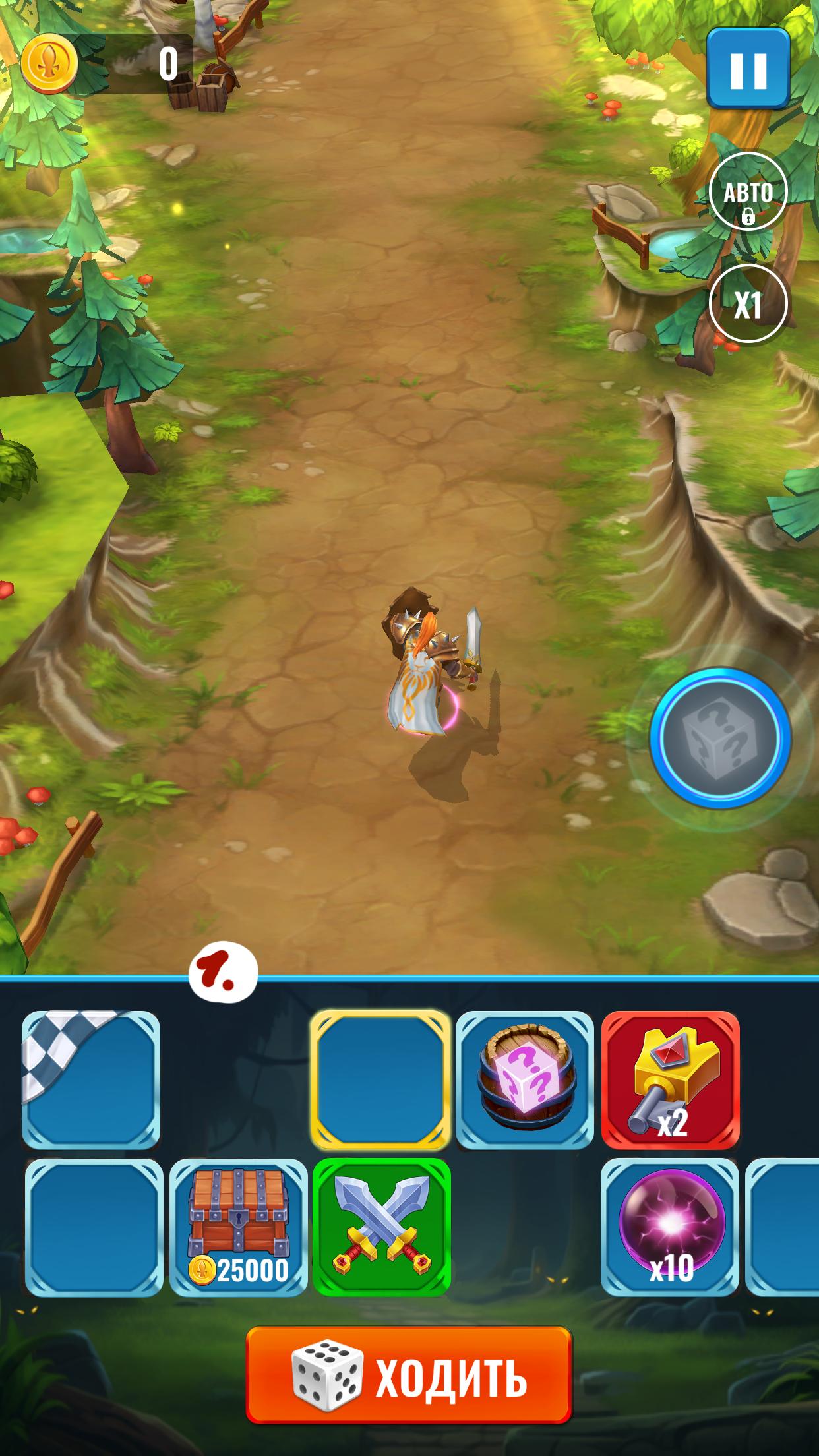Click the checkered flag finish tile
Viewport: 819px width, 1456px height.
tap(91, 1080)
